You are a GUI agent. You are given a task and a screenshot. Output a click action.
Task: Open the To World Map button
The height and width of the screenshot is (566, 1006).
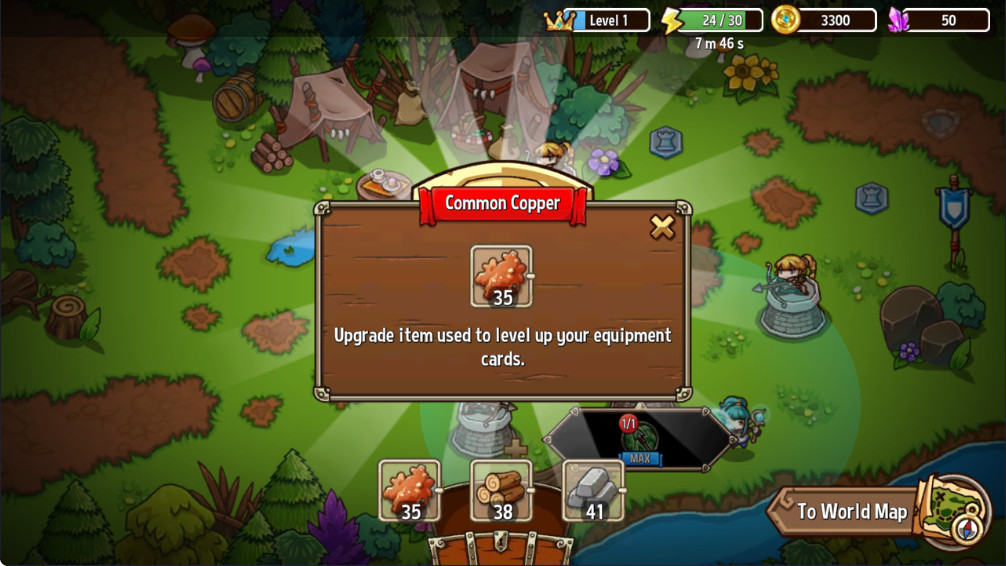pyautogui.click(x=851, y=512)
